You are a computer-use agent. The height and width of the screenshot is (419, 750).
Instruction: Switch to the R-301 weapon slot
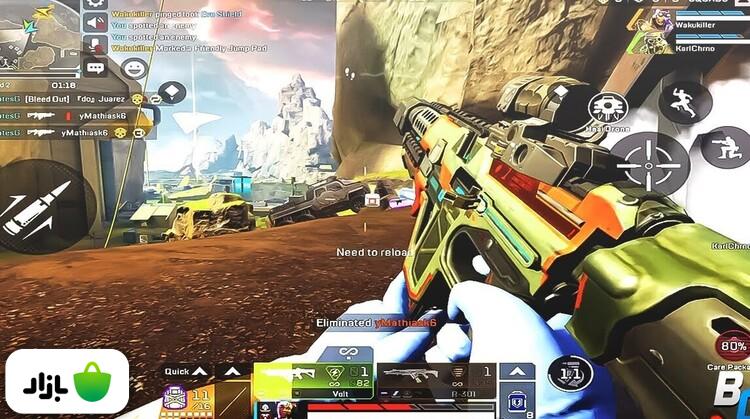tap(437, 380)
